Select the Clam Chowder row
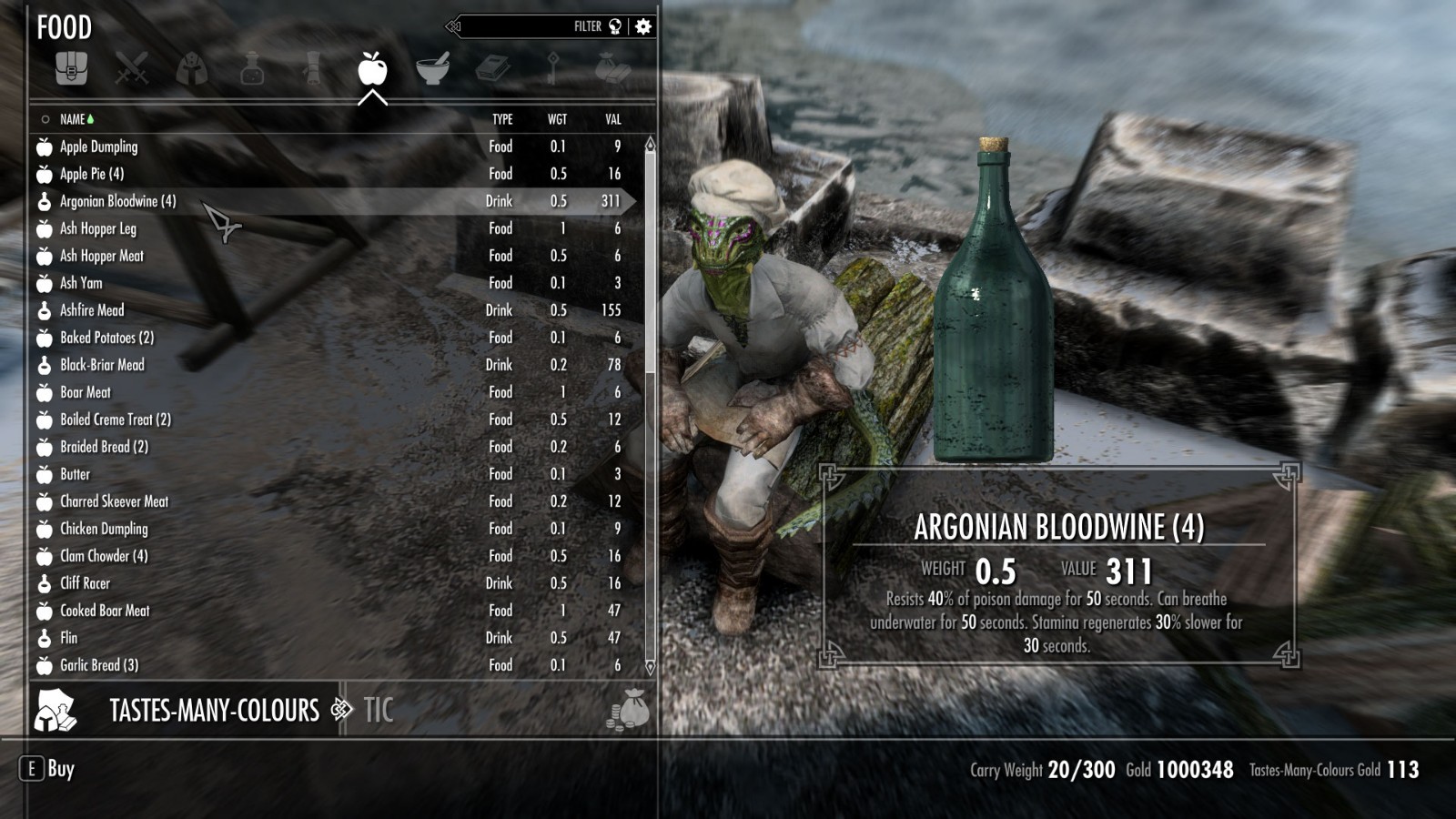 click(104, 556)
